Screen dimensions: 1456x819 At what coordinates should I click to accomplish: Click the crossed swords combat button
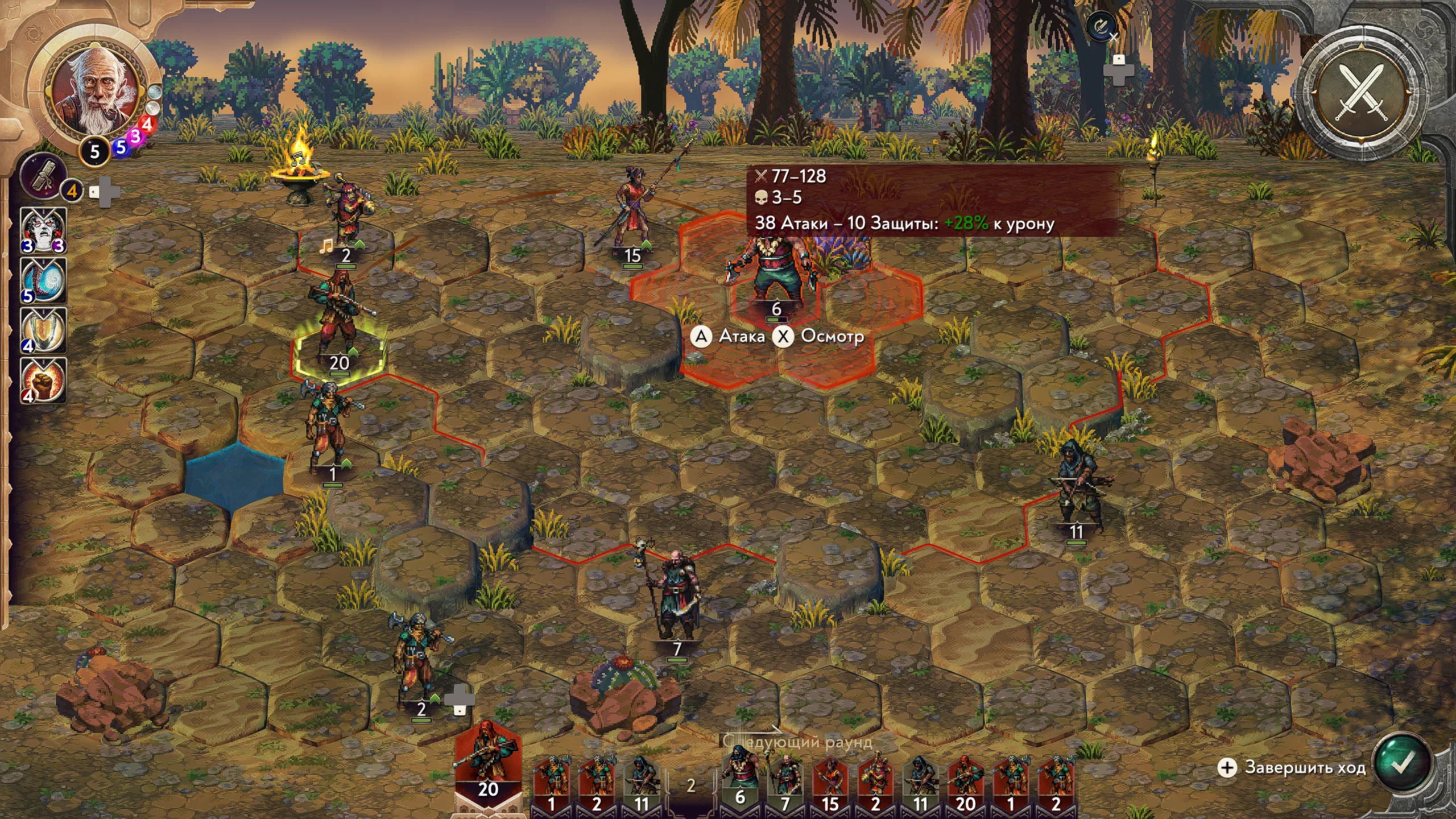tap(1362, 92)
